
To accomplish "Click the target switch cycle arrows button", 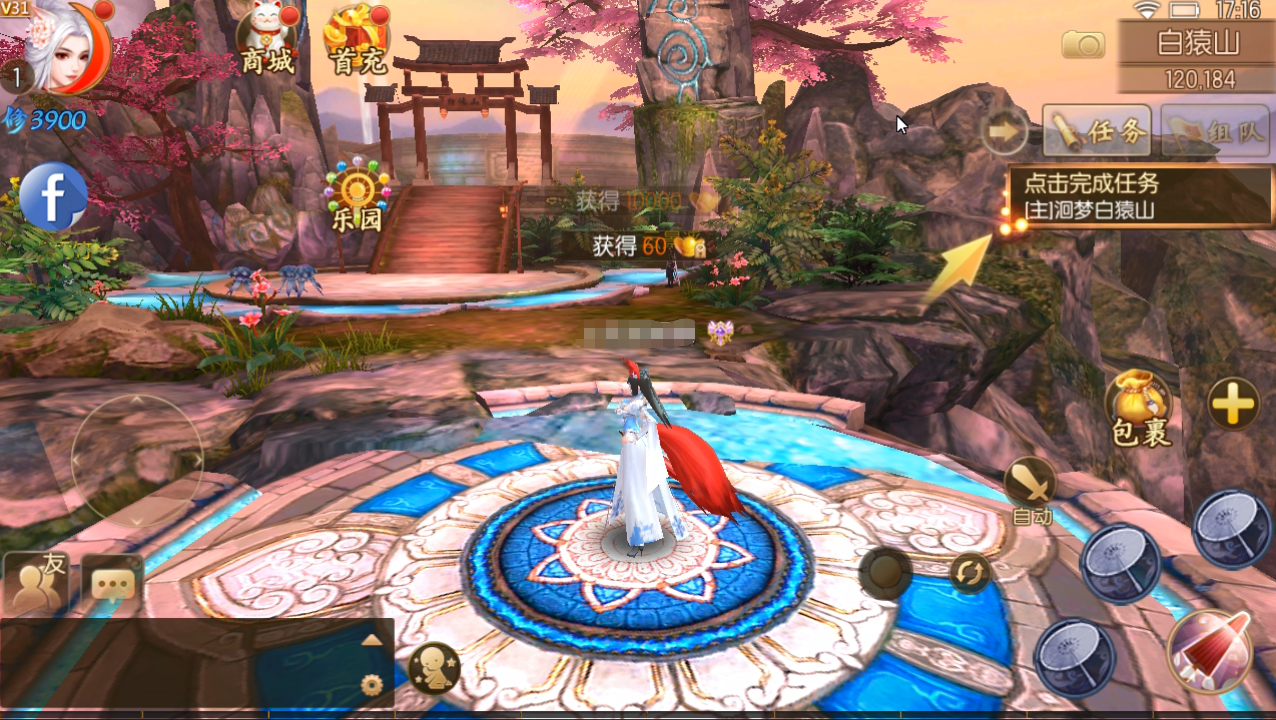I will pos(969,573).
